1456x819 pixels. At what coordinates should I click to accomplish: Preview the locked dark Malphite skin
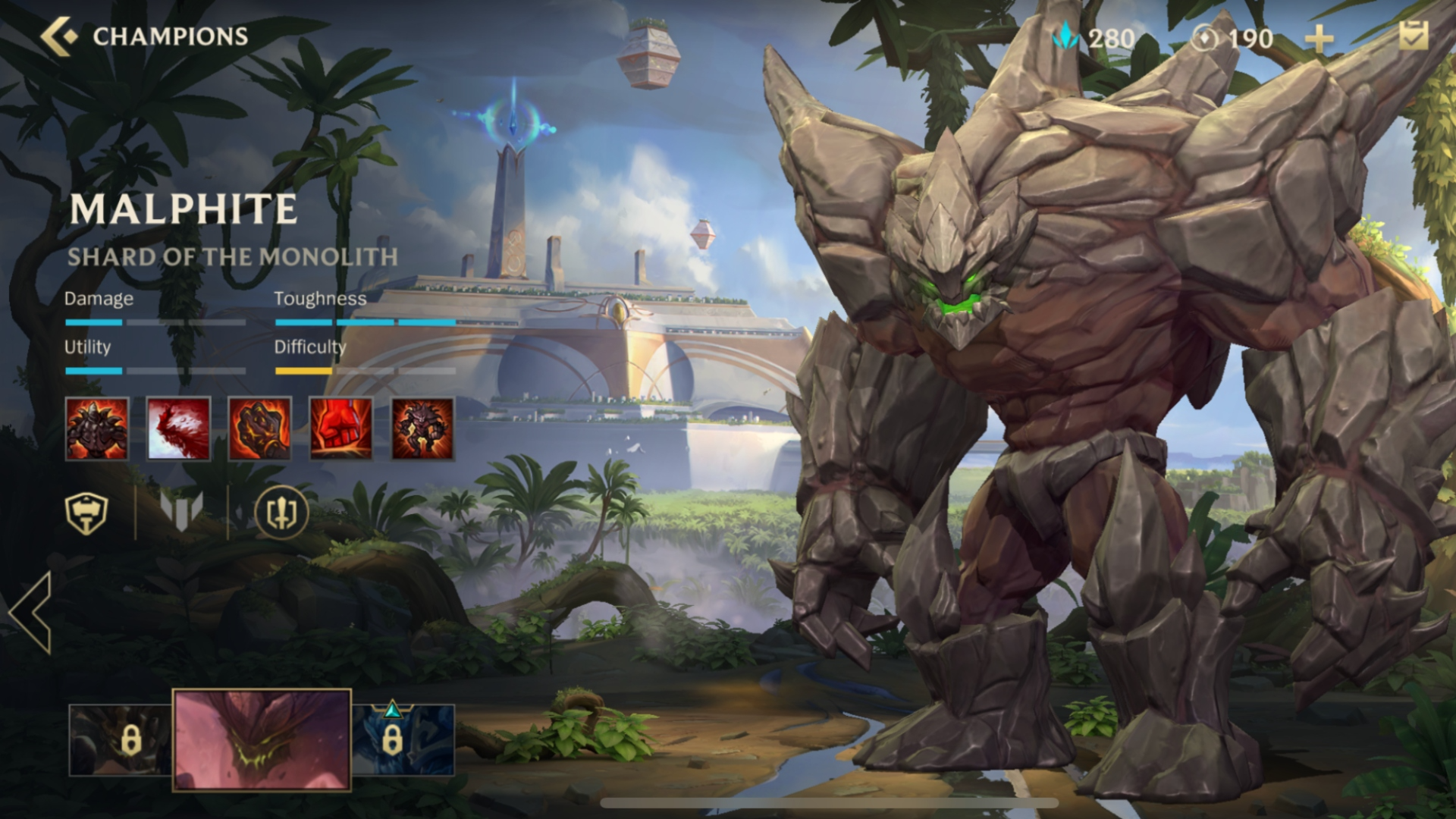(x=120, y=740)
